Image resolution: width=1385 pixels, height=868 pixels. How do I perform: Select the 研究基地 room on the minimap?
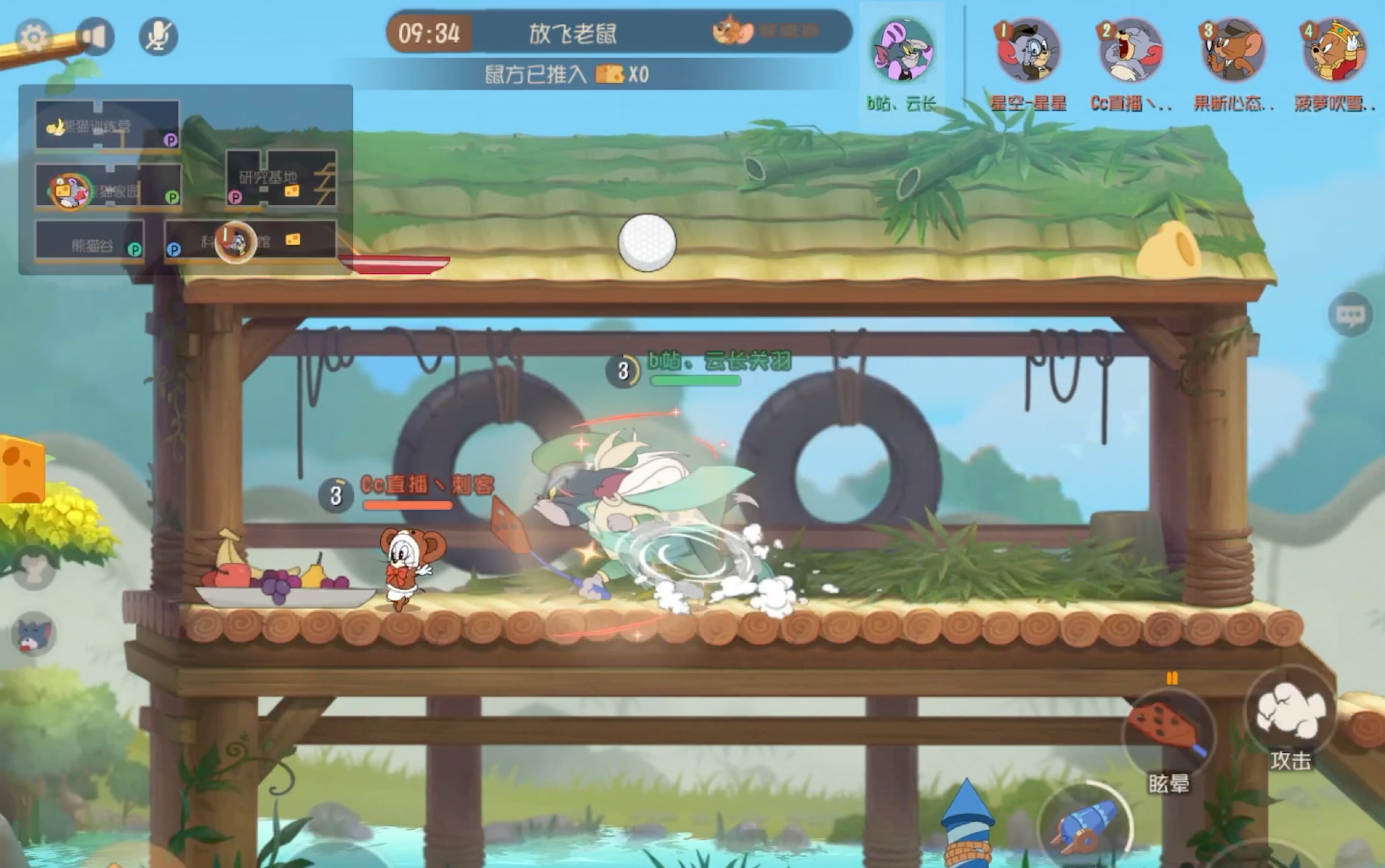(280, 179)
